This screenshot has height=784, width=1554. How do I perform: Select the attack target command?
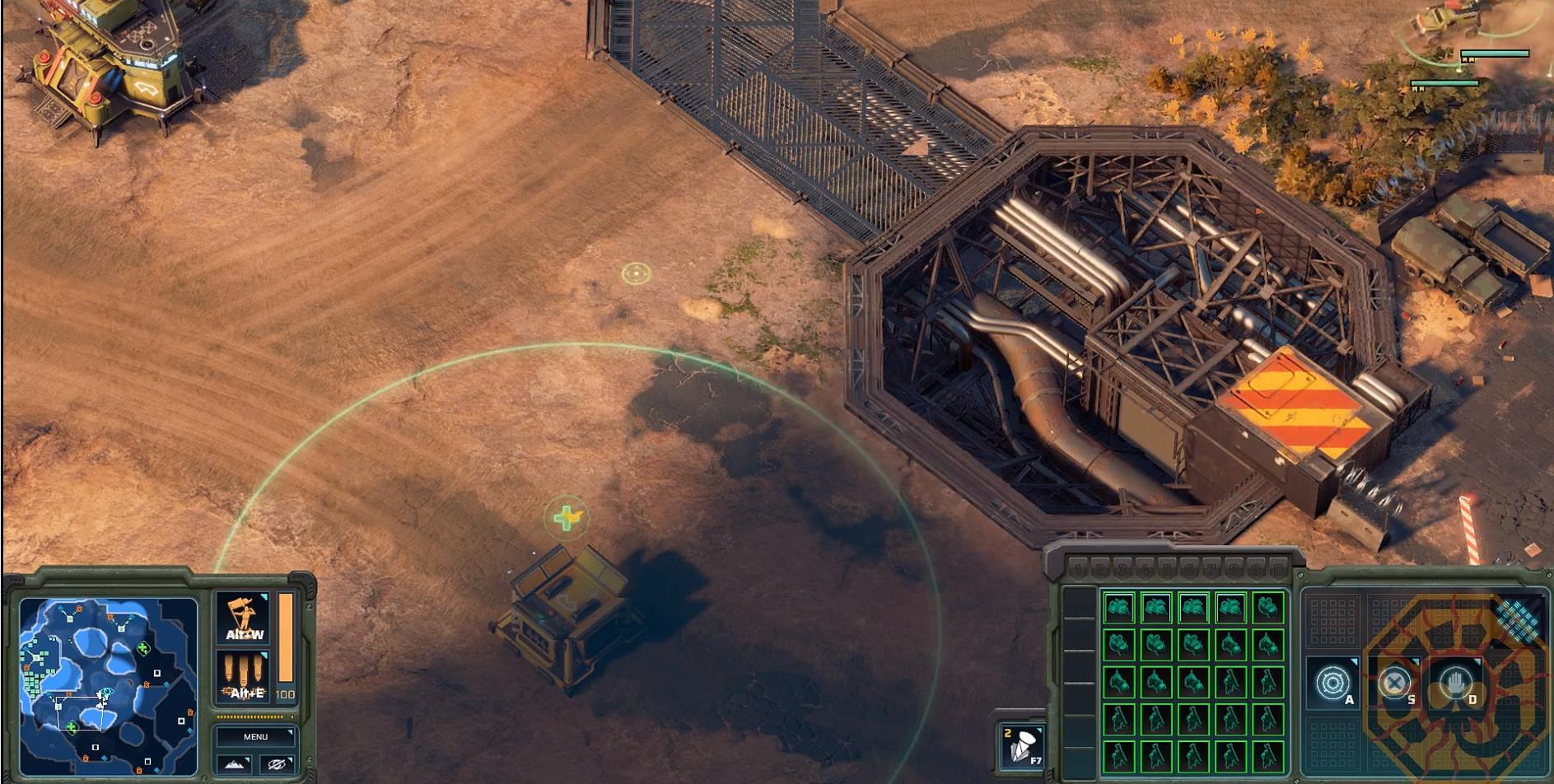pyautogui.click(x=1332, y=684)
